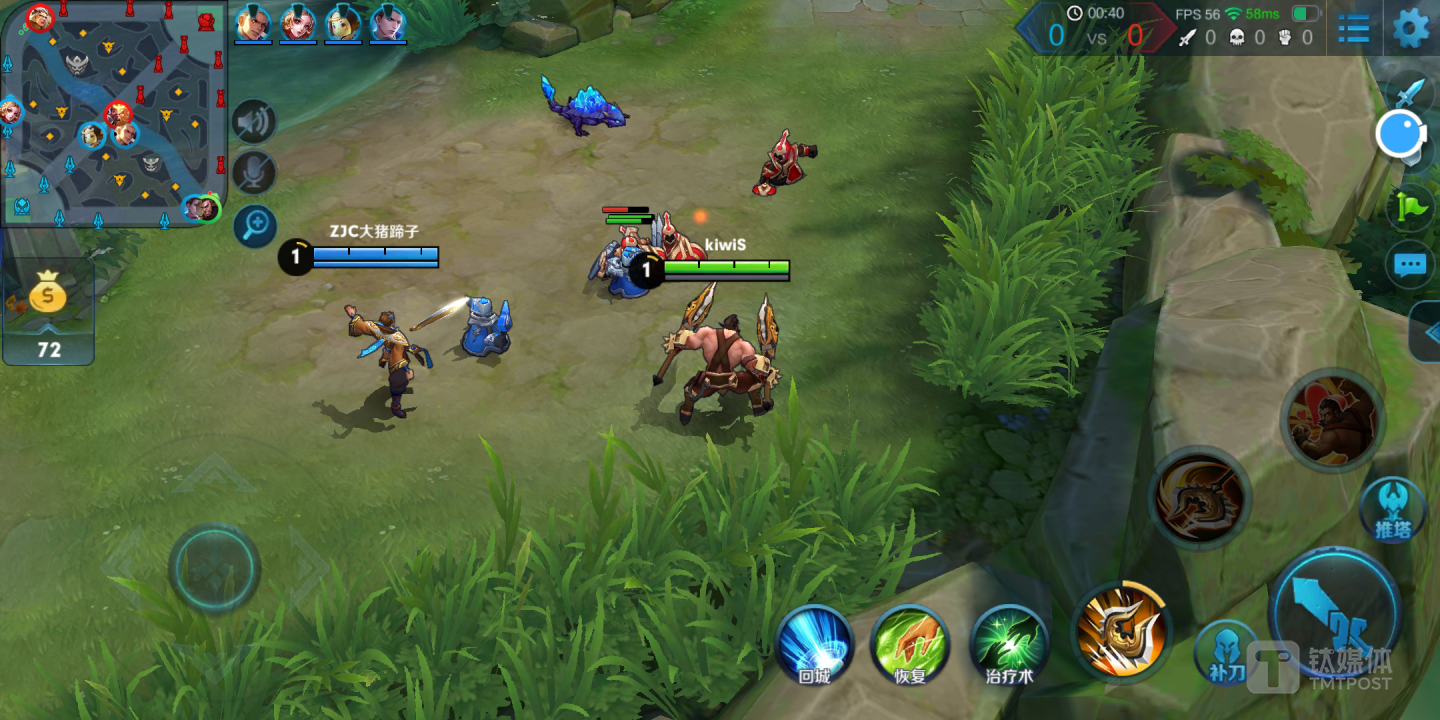
Task: Select the blue sword attack signal
Action: click(x=1411, y=93)
